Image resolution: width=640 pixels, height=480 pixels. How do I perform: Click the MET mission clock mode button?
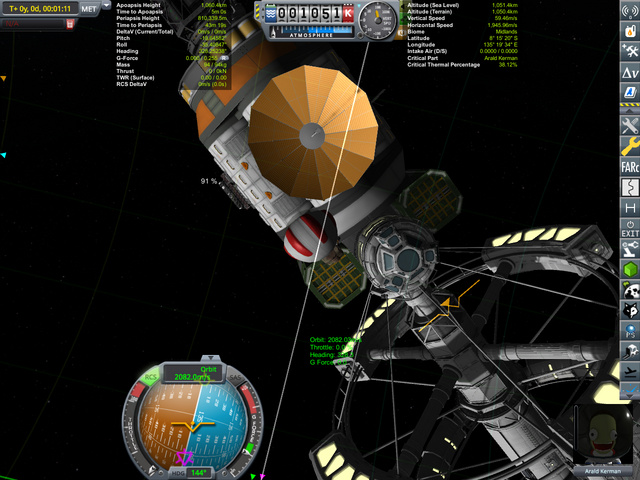coord(88,7)
